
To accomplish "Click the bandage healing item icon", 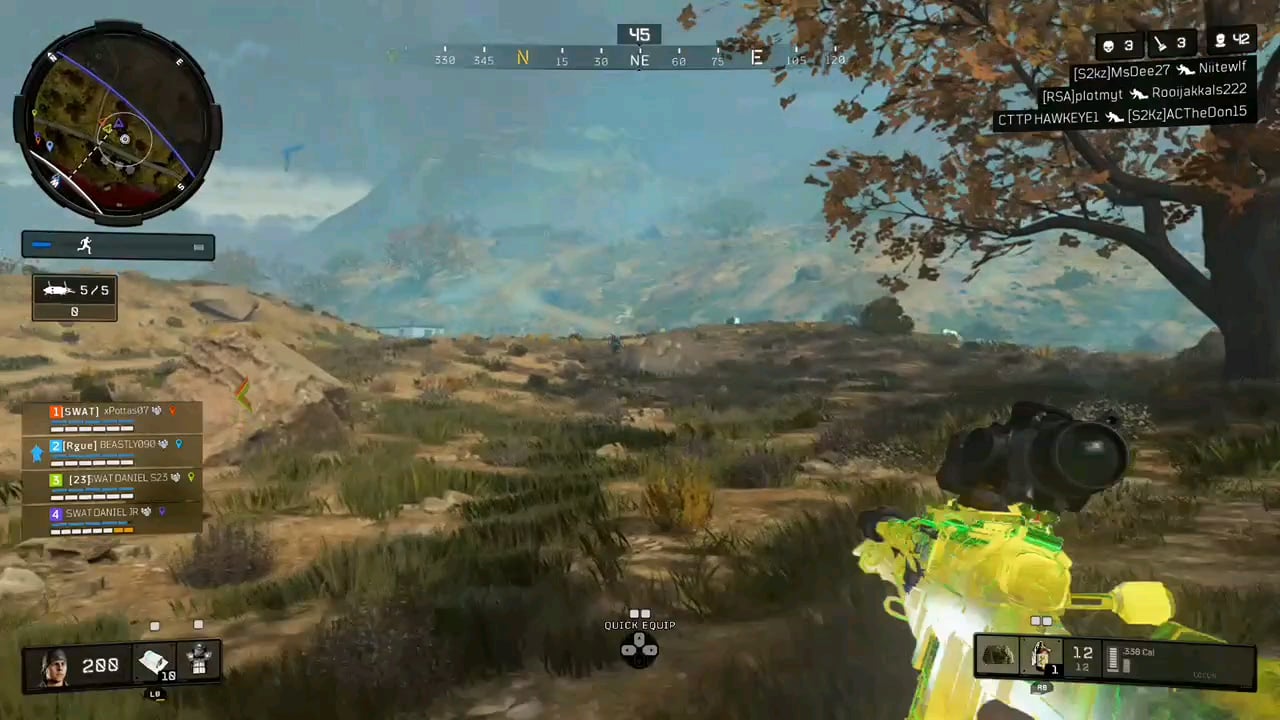I will [152, 663].
